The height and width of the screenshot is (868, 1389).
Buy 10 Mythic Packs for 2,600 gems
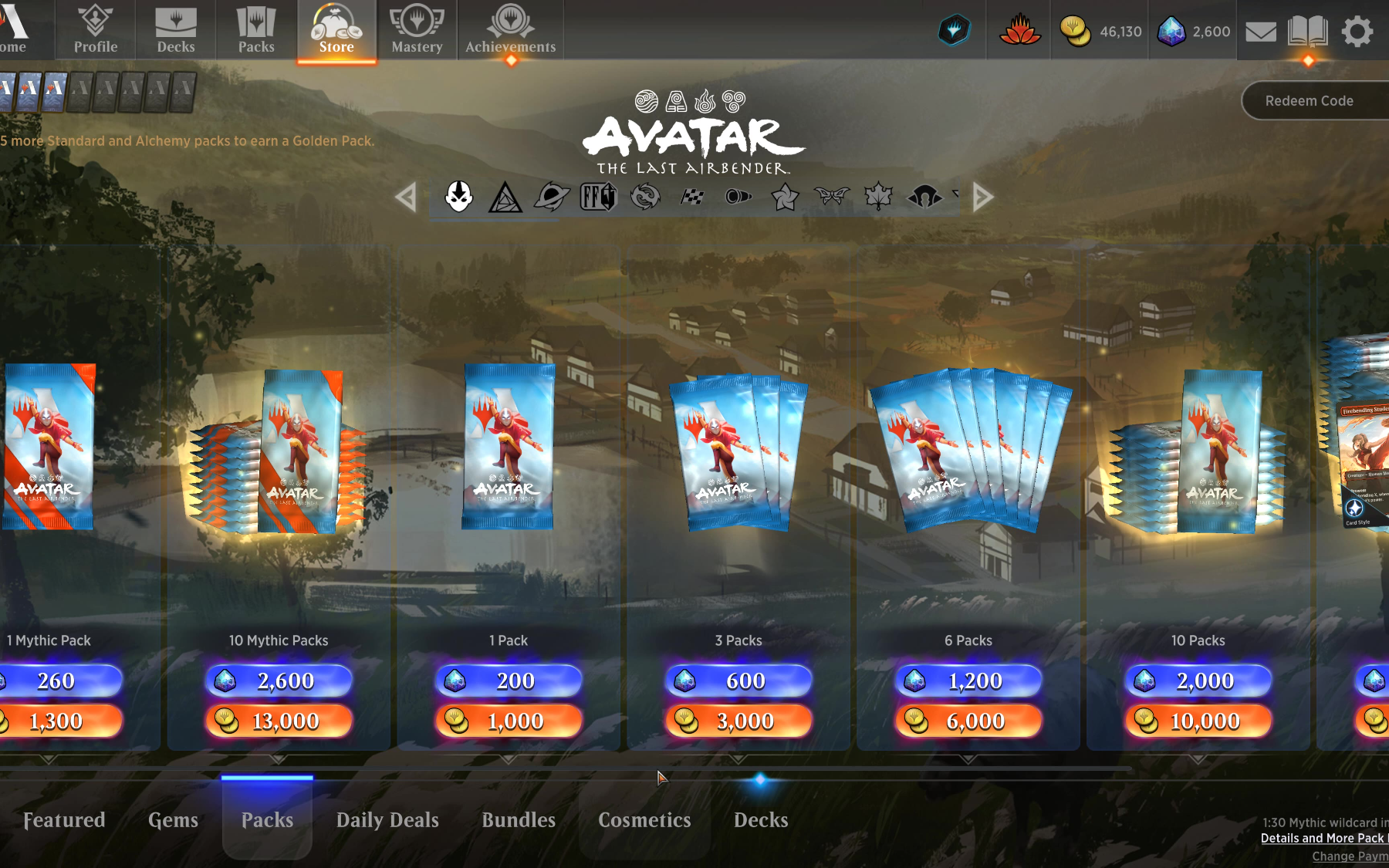tap(279, 681)
